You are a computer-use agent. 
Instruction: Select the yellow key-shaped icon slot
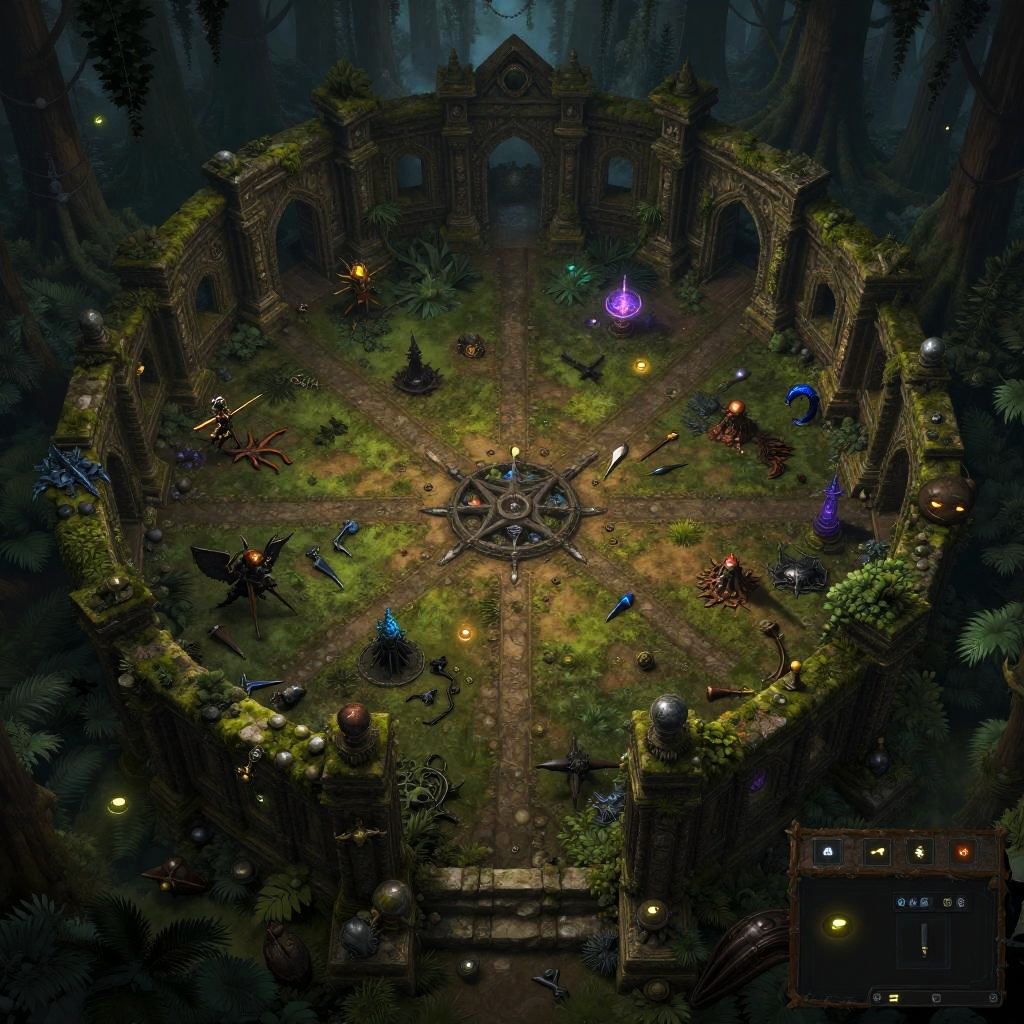[877, 852]
